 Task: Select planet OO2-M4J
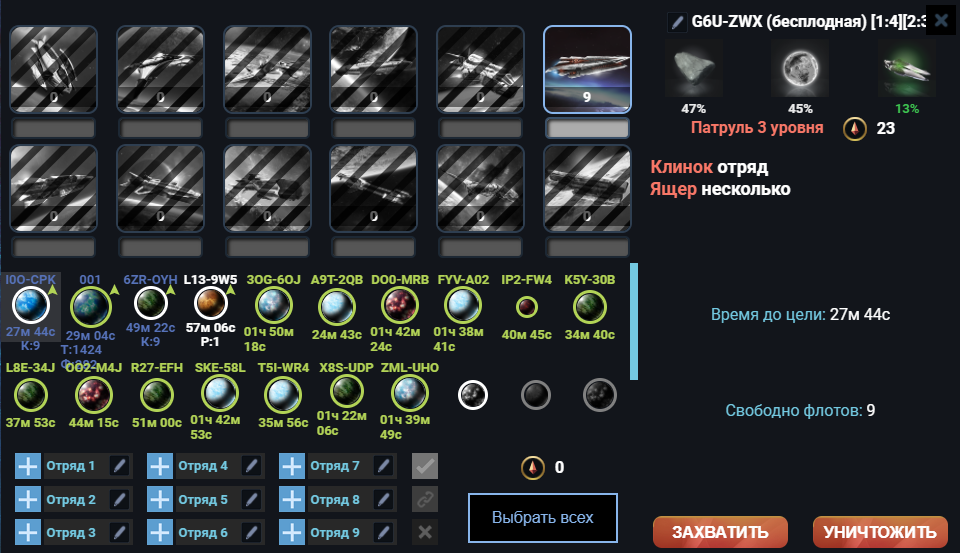[93, 395]
